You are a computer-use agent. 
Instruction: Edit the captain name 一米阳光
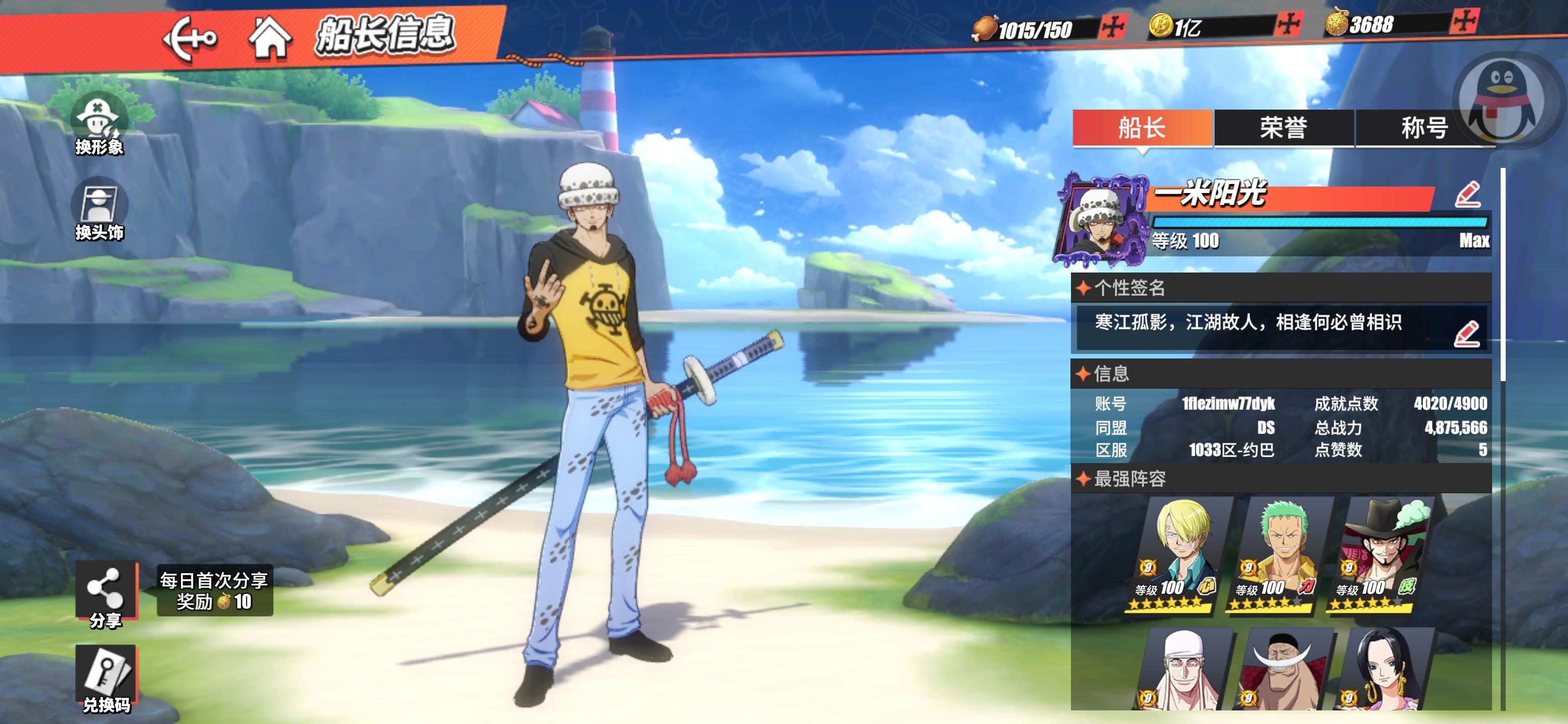pos(1467,195)
